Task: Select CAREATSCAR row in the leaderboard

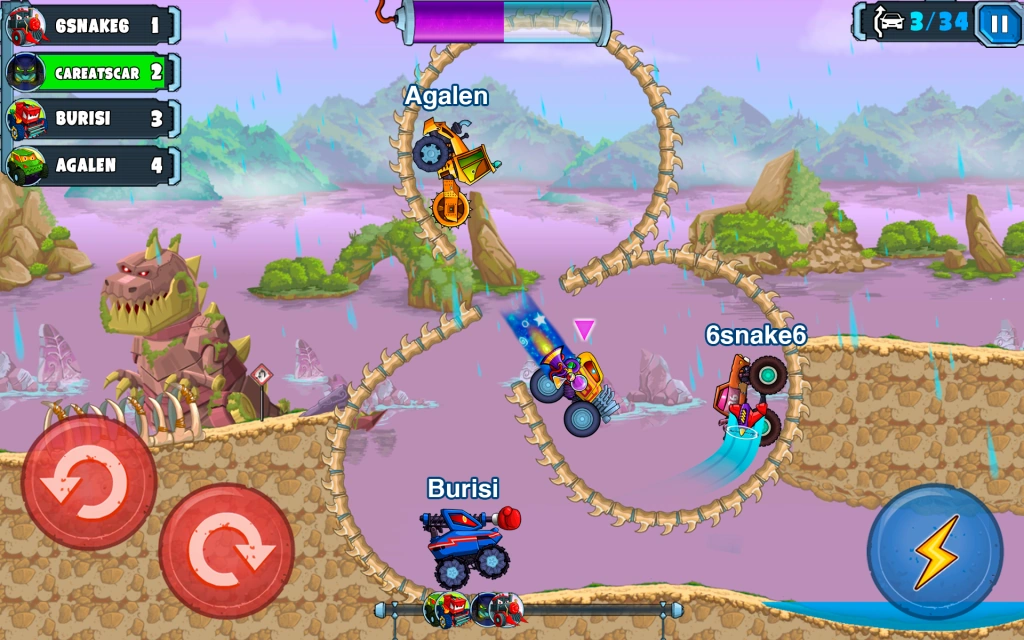Action: pyautogui.click(x=93, y=73)
